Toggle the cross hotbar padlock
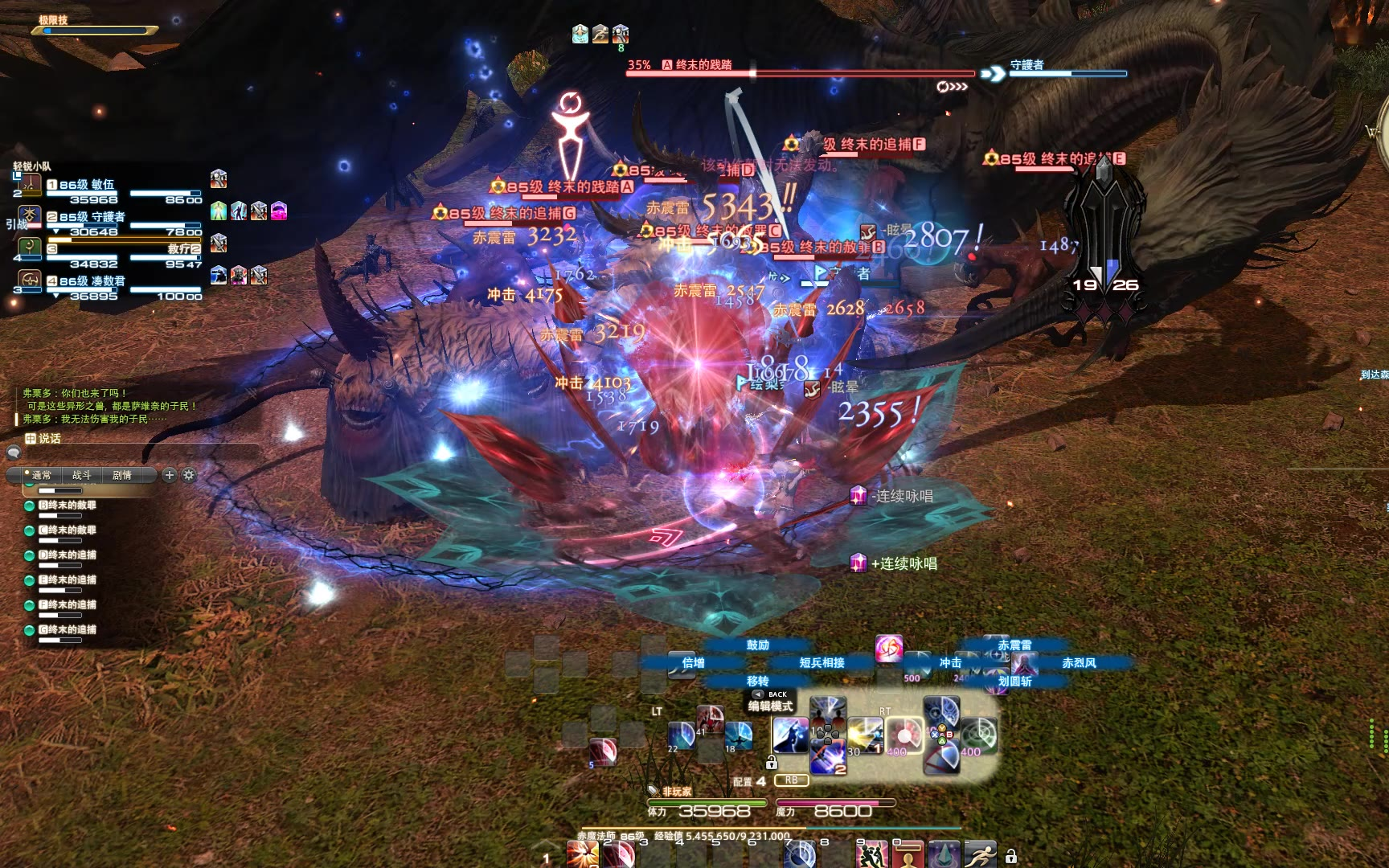This screenshot has height=868, width=1389. [x=772, y=762]
